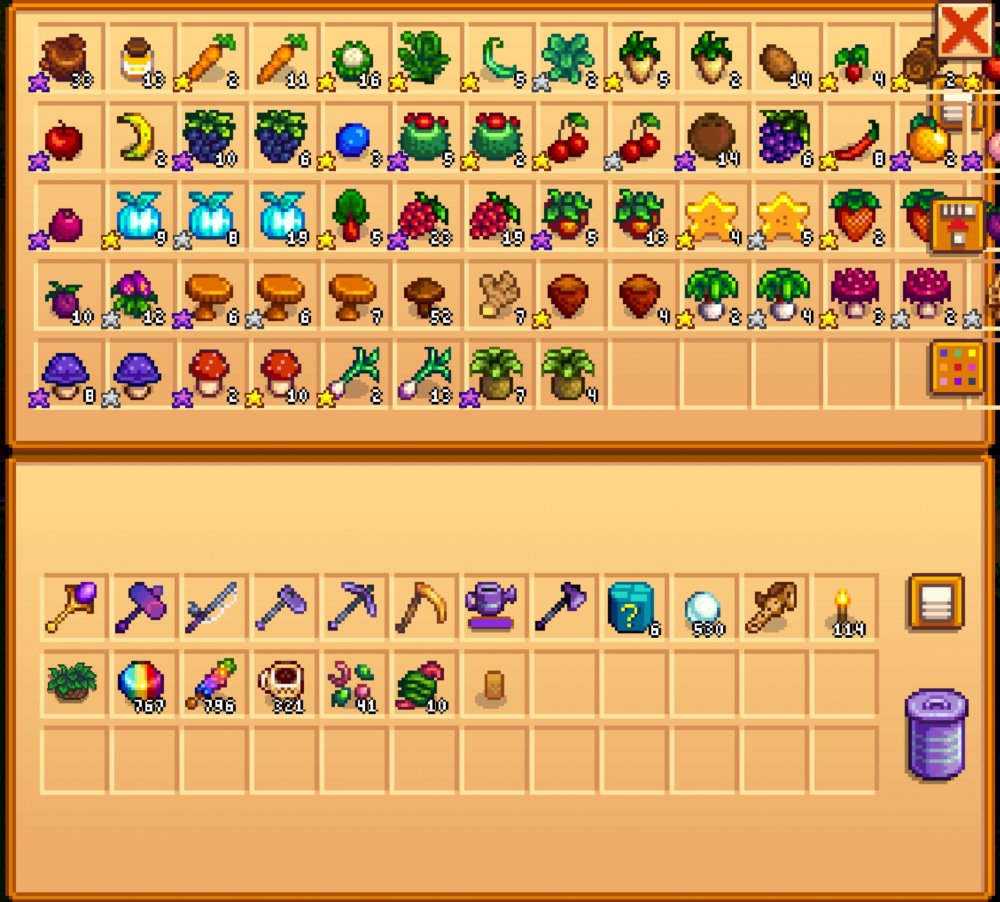Select the blue blueberry stack

(x=352, y=139)
